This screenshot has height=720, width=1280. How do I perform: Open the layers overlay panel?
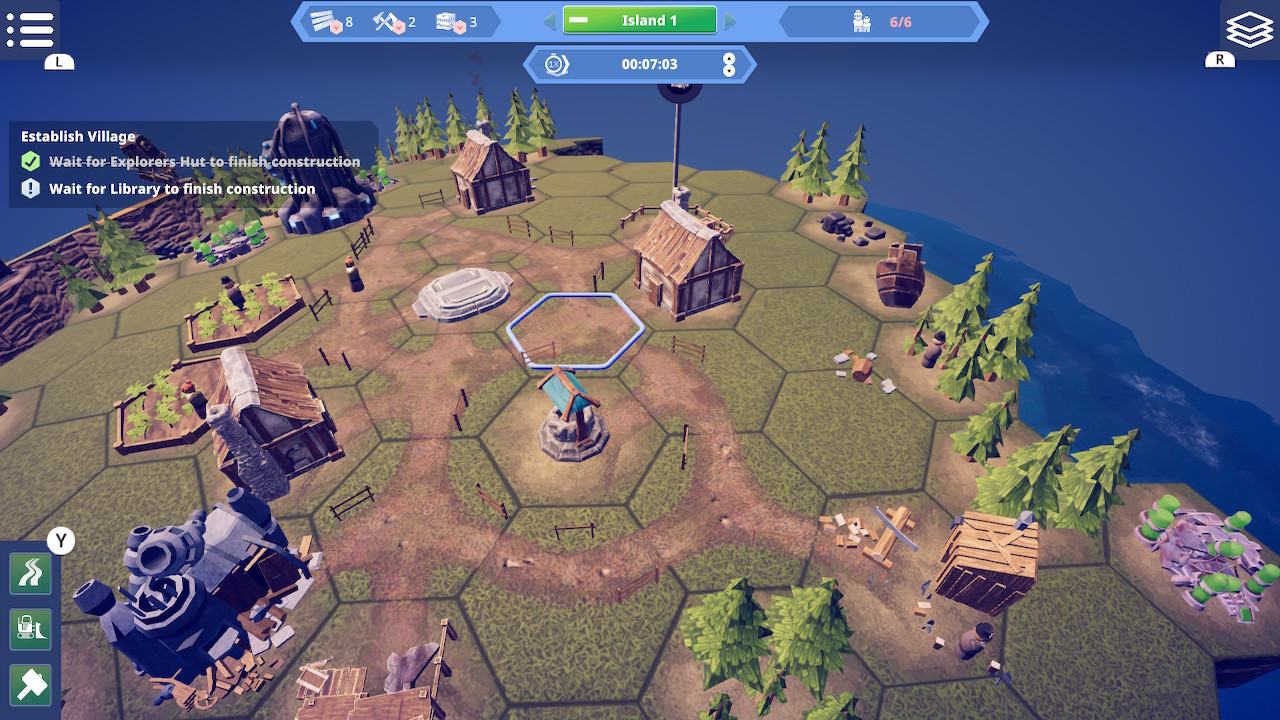(1249, 29)
